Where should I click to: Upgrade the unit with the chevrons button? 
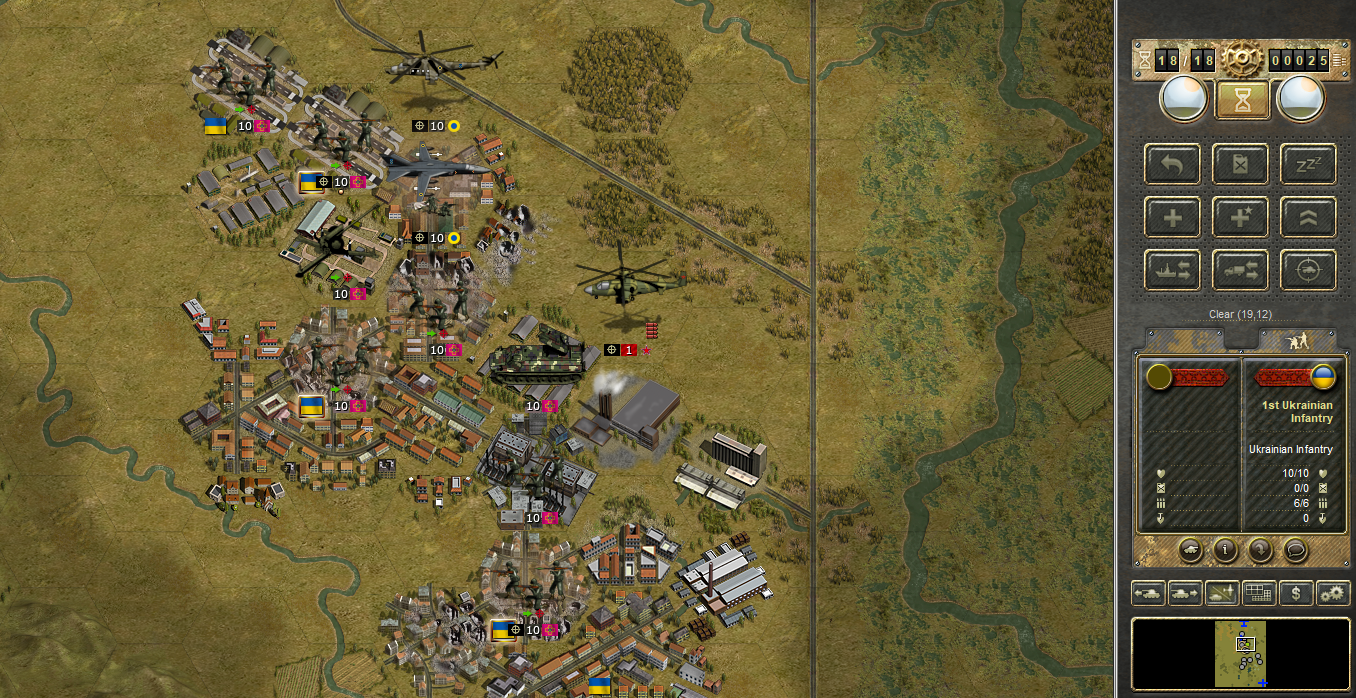pyautogui.click(x=1308, y=217)
